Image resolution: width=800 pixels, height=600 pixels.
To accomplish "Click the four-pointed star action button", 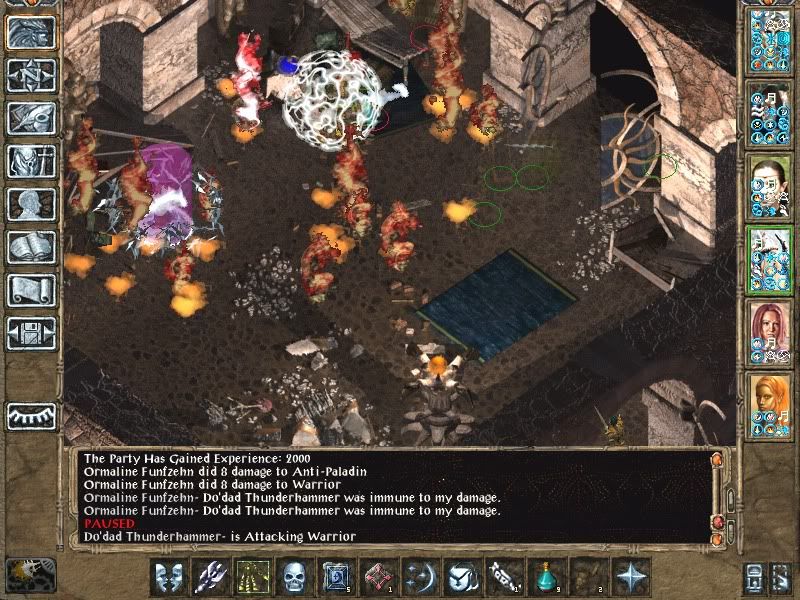I will pos(632,577).
